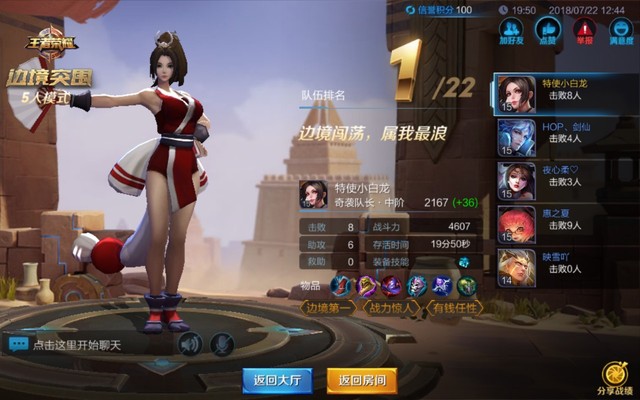Click the 信誉积分 reputation score indicator
The height and width of the screenshot is (400, 640).
coord(439,10)
